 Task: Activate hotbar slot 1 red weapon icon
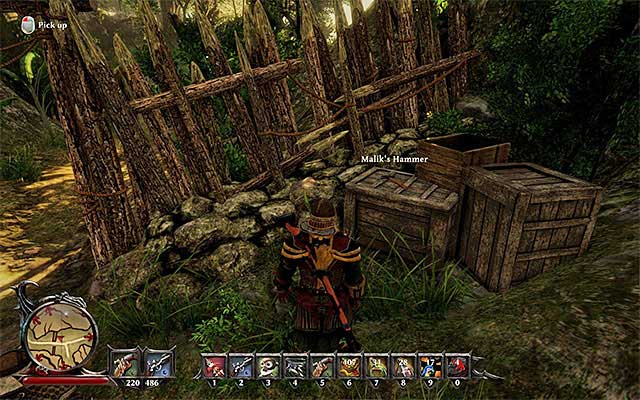click(214, 366)
